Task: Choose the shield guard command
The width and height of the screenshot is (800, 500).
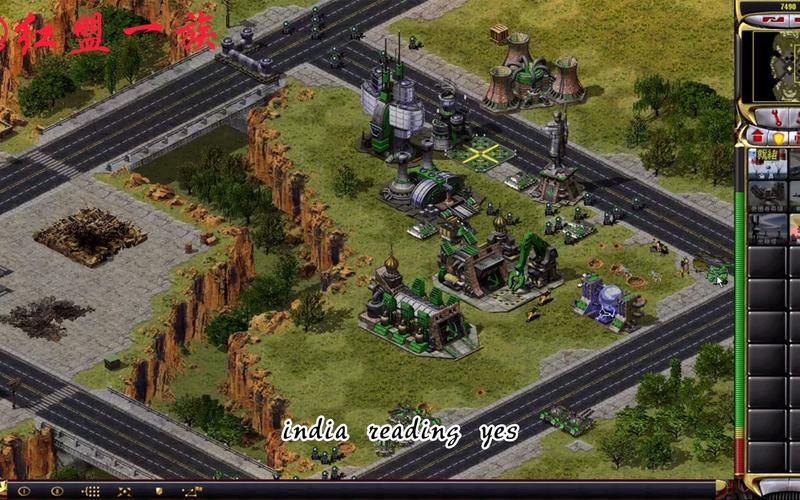Action: tap(157, 491)
